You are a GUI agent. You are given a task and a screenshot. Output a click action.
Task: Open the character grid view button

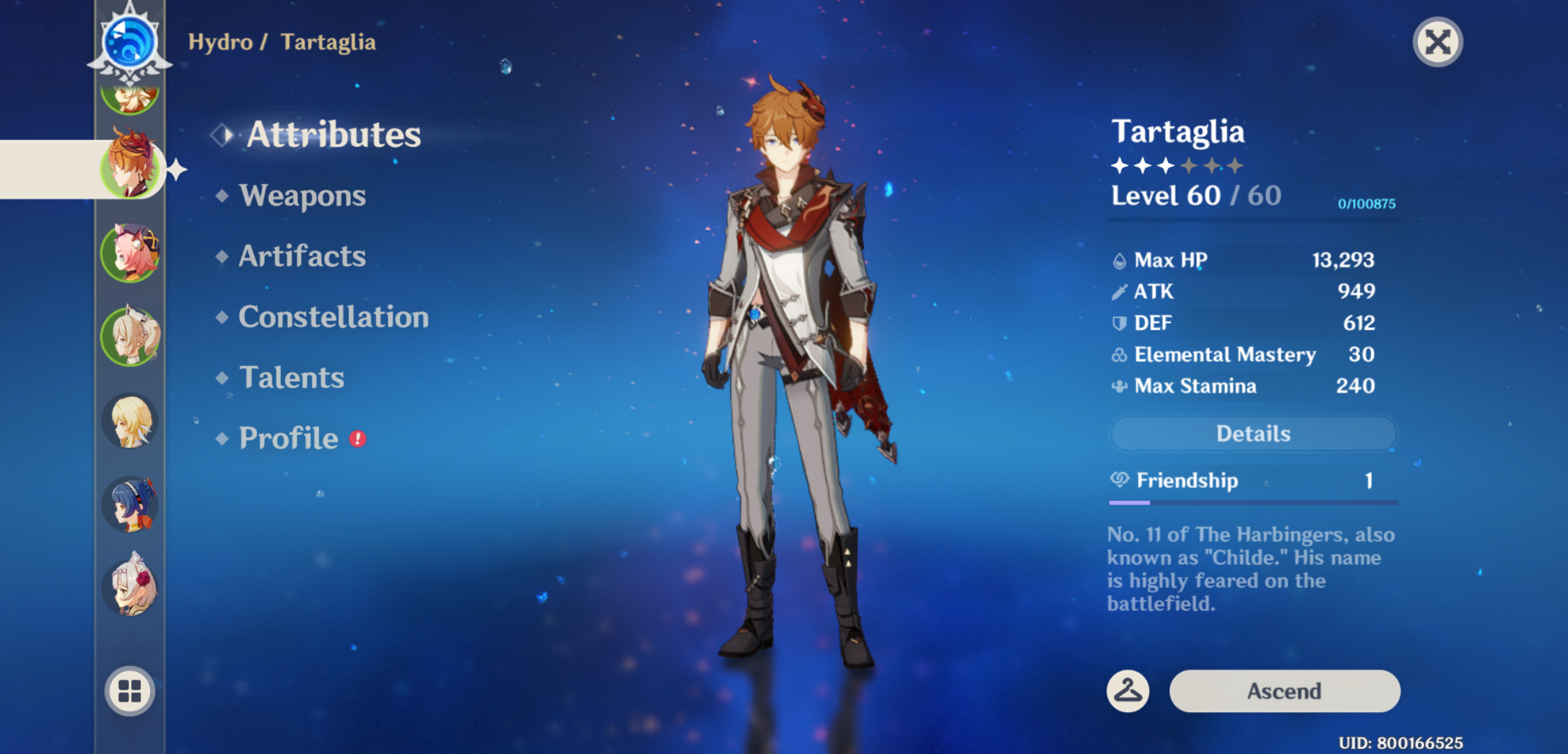coord(130,691)
